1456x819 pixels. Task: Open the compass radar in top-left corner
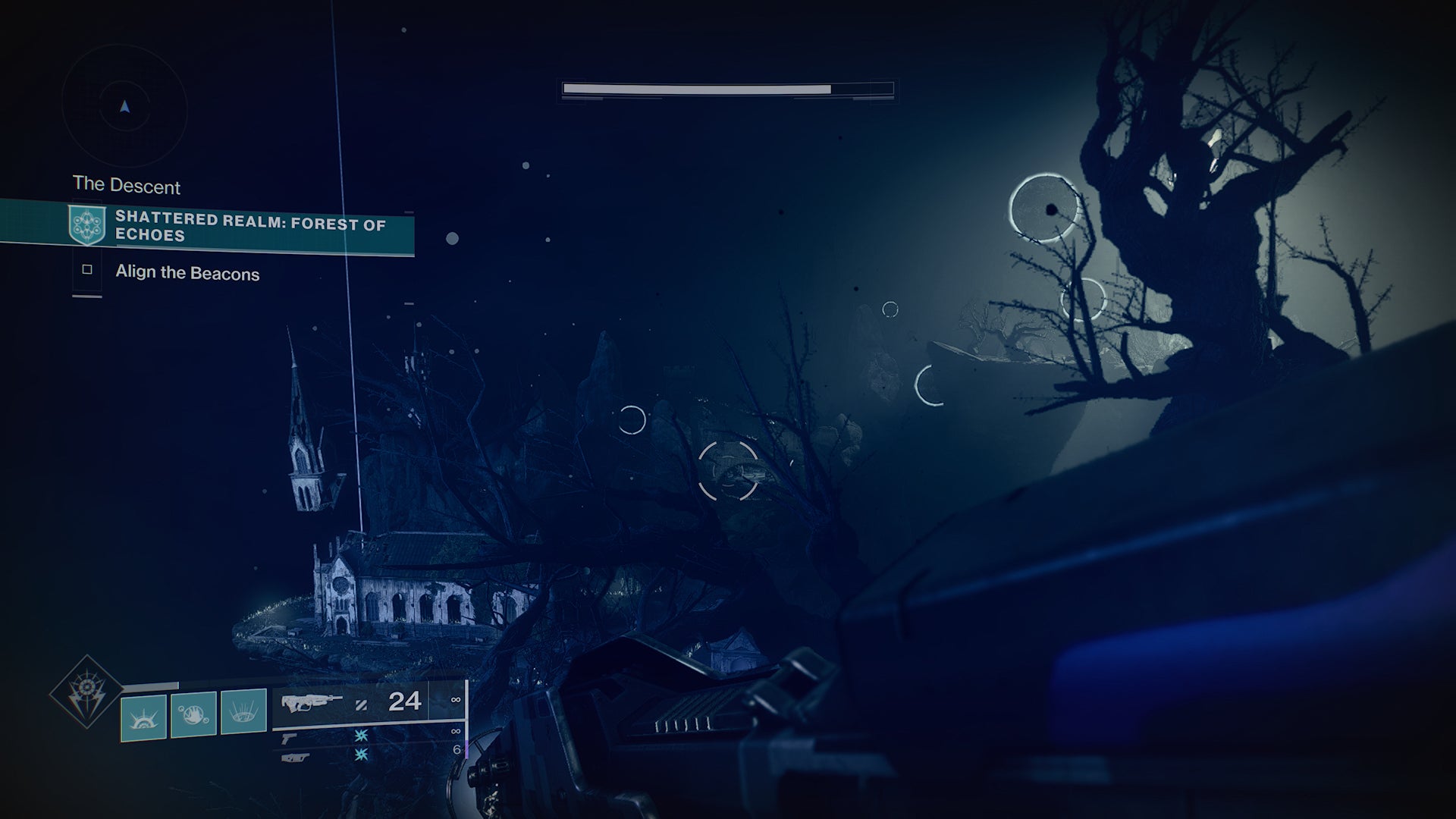coord(126,108)
